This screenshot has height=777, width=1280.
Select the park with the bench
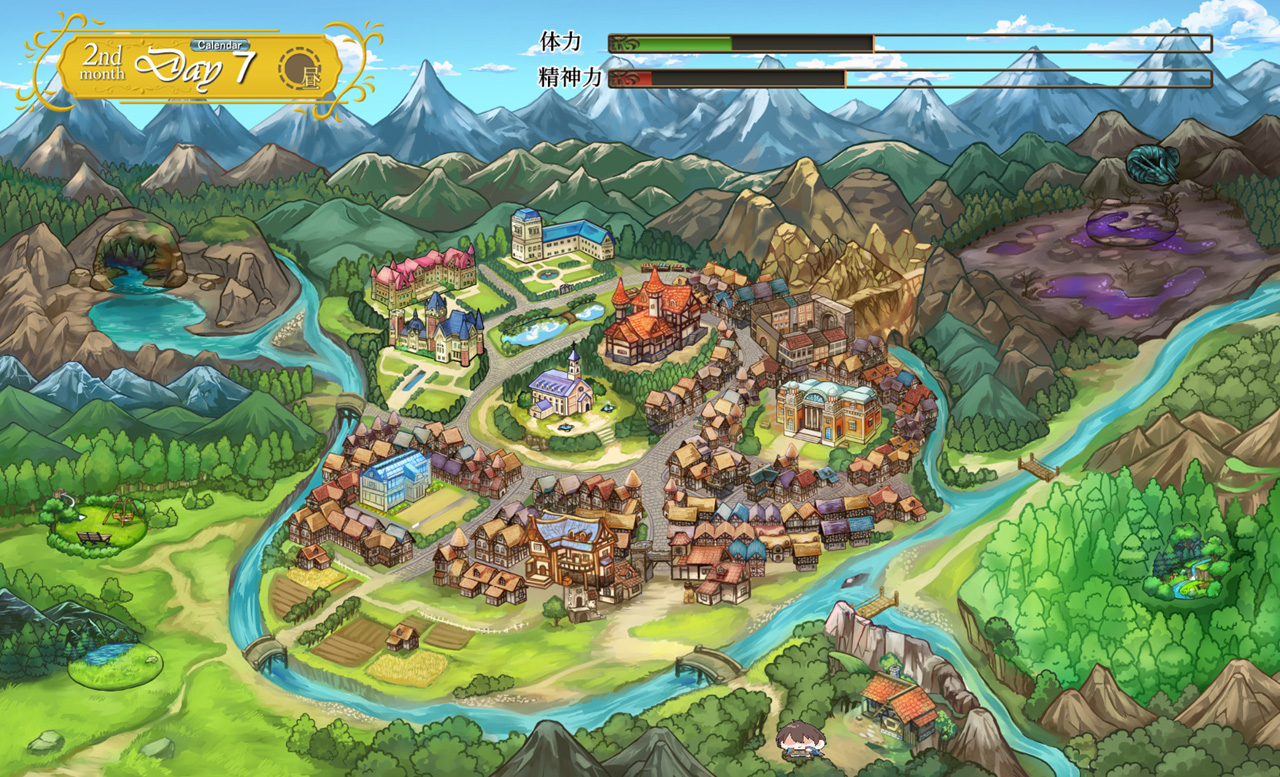[x=97, y=527]
